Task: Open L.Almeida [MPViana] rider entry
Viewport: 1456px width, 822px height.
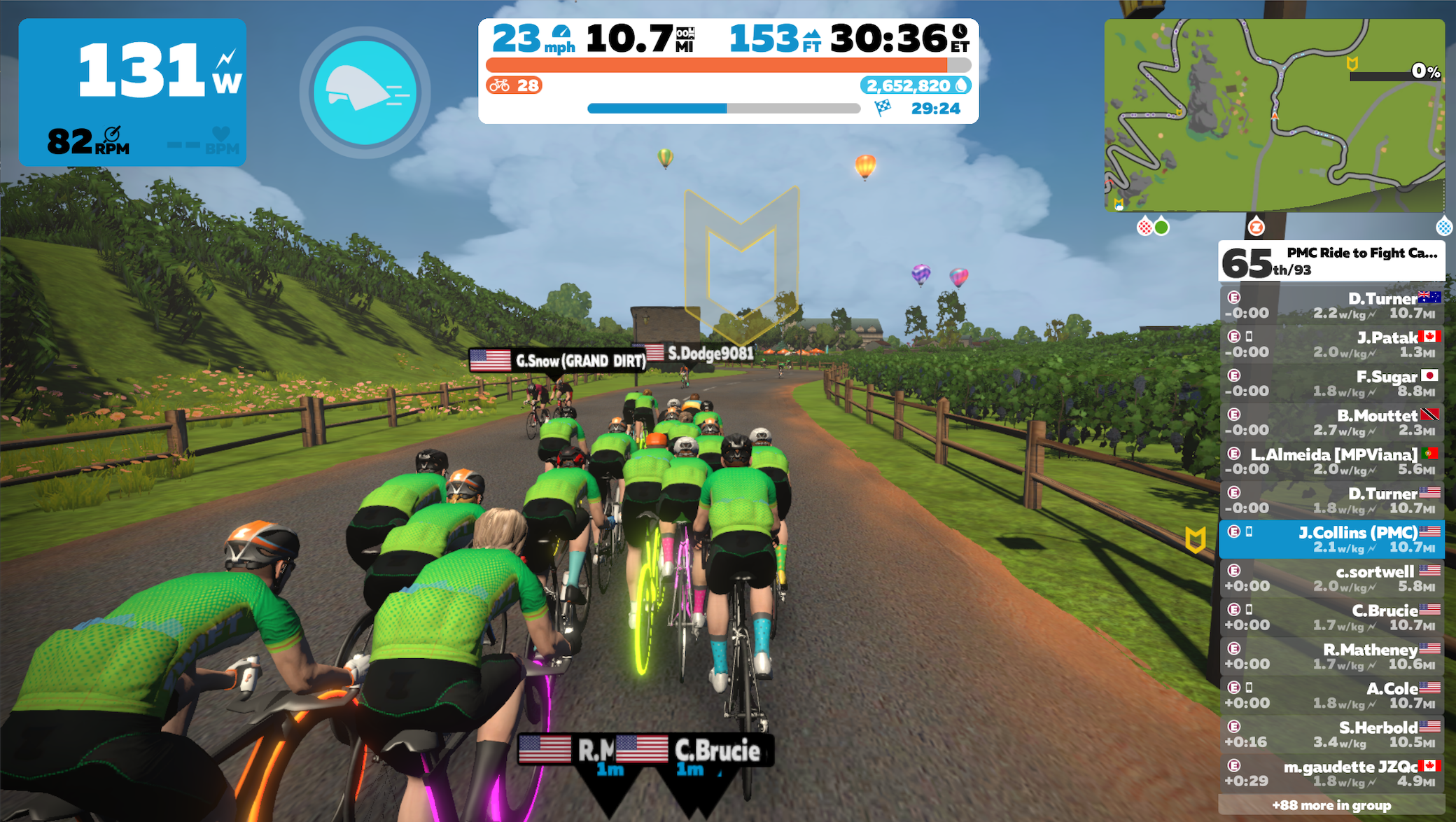Action: [x=1331, y=461]
